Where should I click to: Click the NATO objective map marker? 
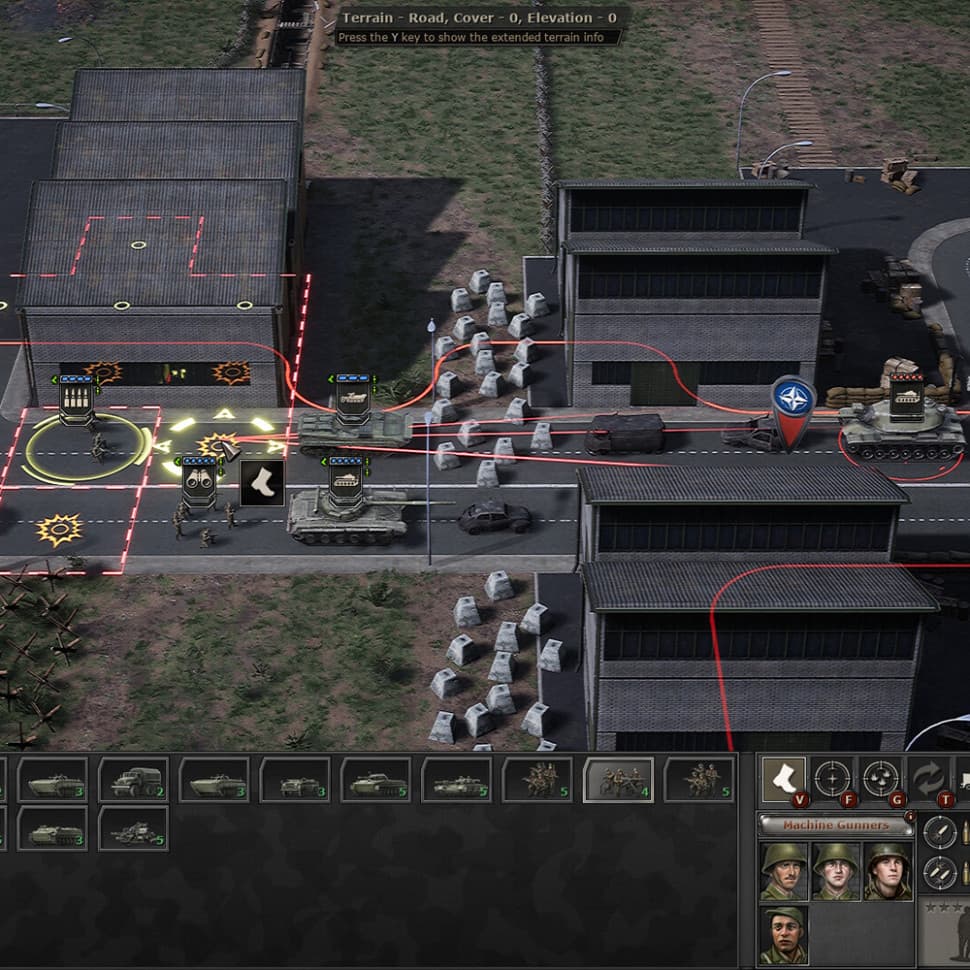(793, 403)
